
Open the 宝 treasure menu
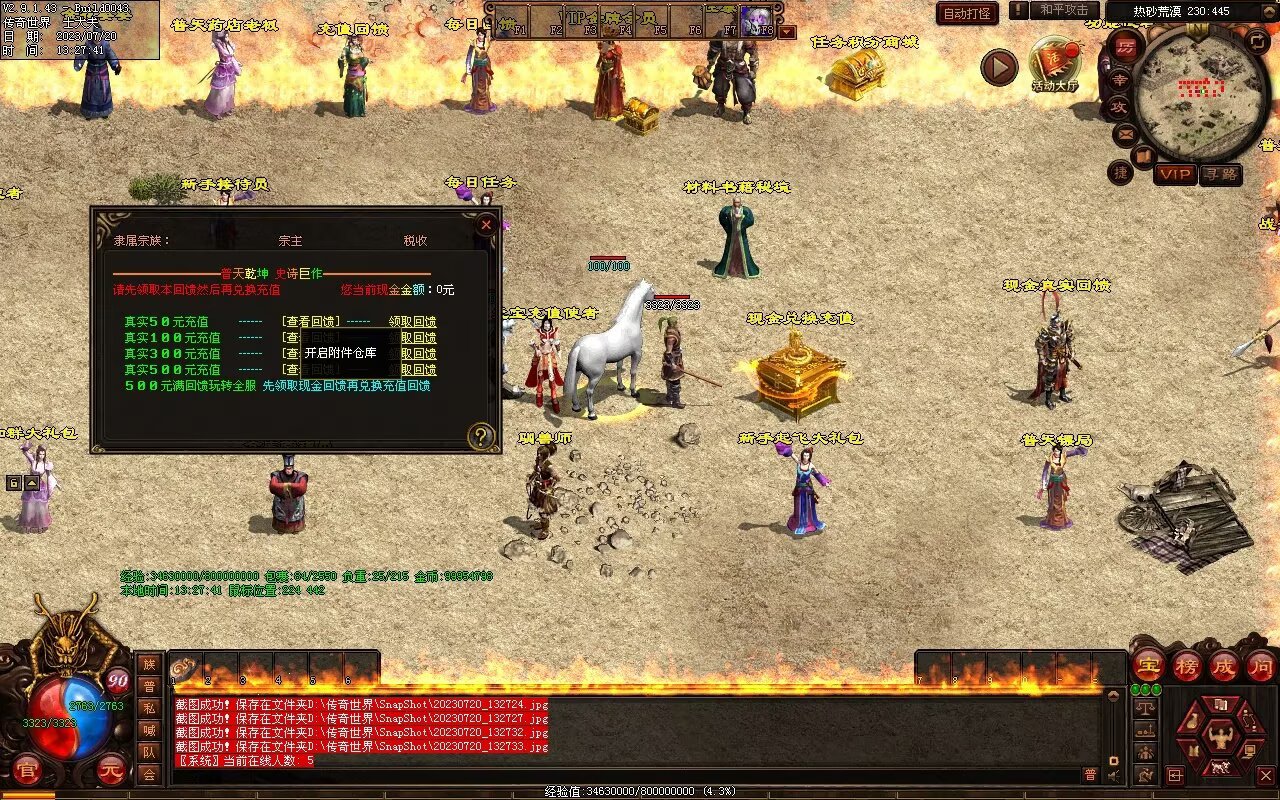tap(1148, 665)
